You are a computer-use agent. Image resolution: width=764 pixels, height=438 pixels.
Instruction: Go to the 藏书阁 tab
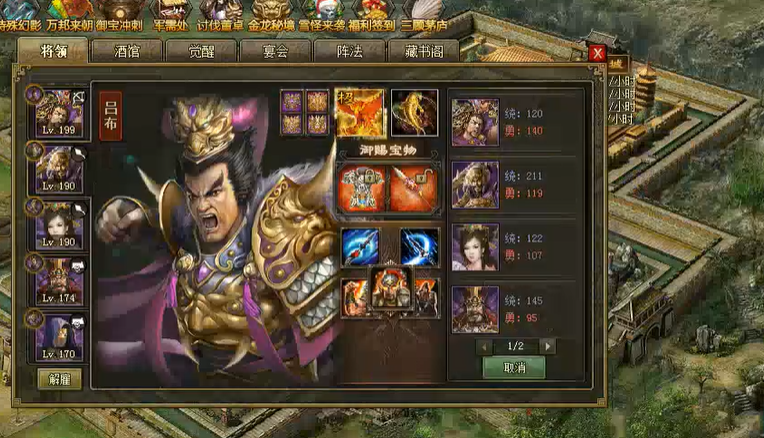click(x=423, y=51)
